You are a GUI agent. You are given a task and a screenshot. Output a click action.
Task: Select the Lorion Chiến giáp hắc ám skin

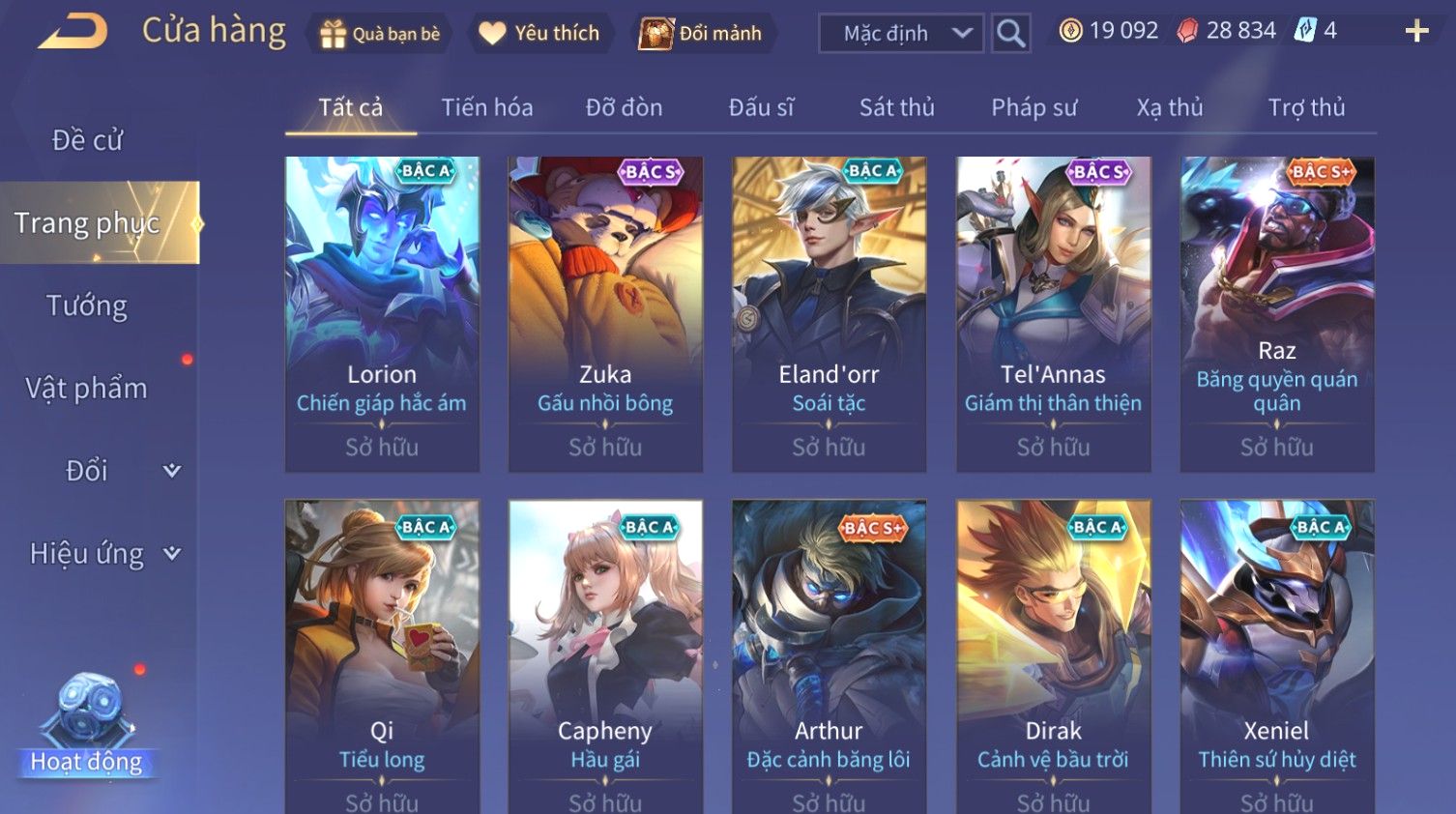pos(382,314)
